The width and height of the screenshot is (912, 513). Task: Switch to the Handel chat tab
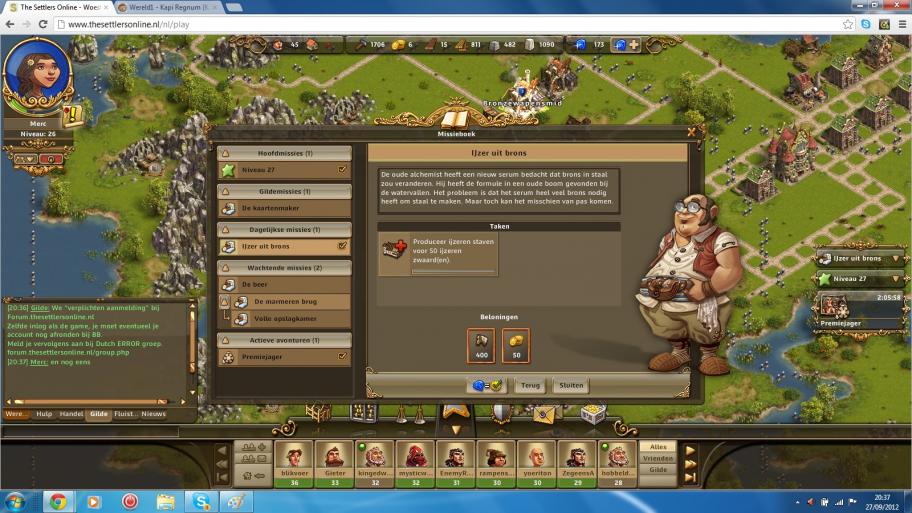click(71, 413)
